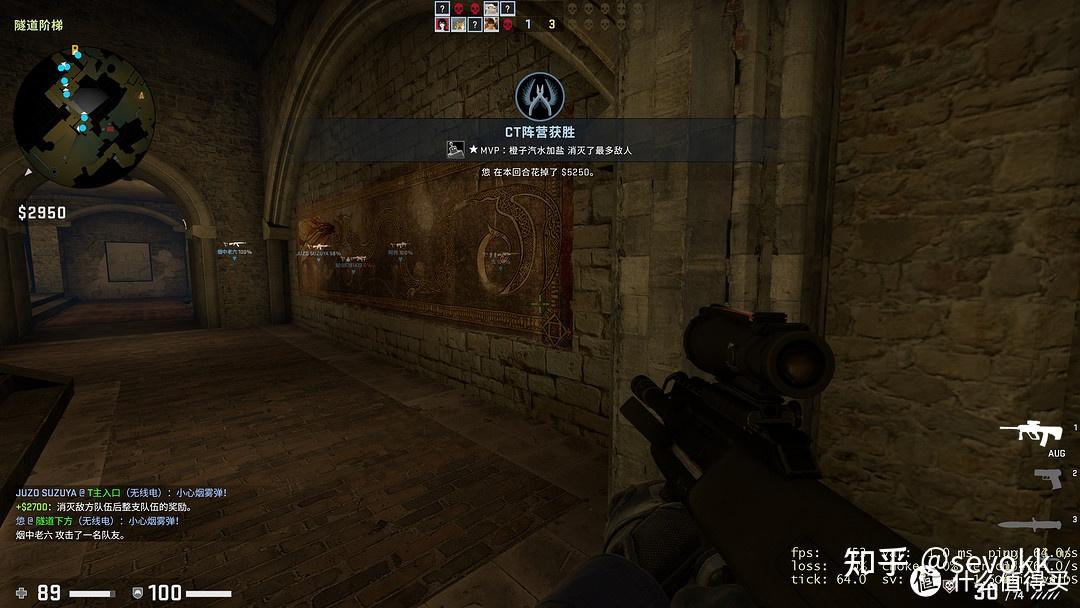Image resolution: width=1080 pixels, height=608 pixels.
Task: Choose the knife weapon slot
Action: pos(1030,524)
